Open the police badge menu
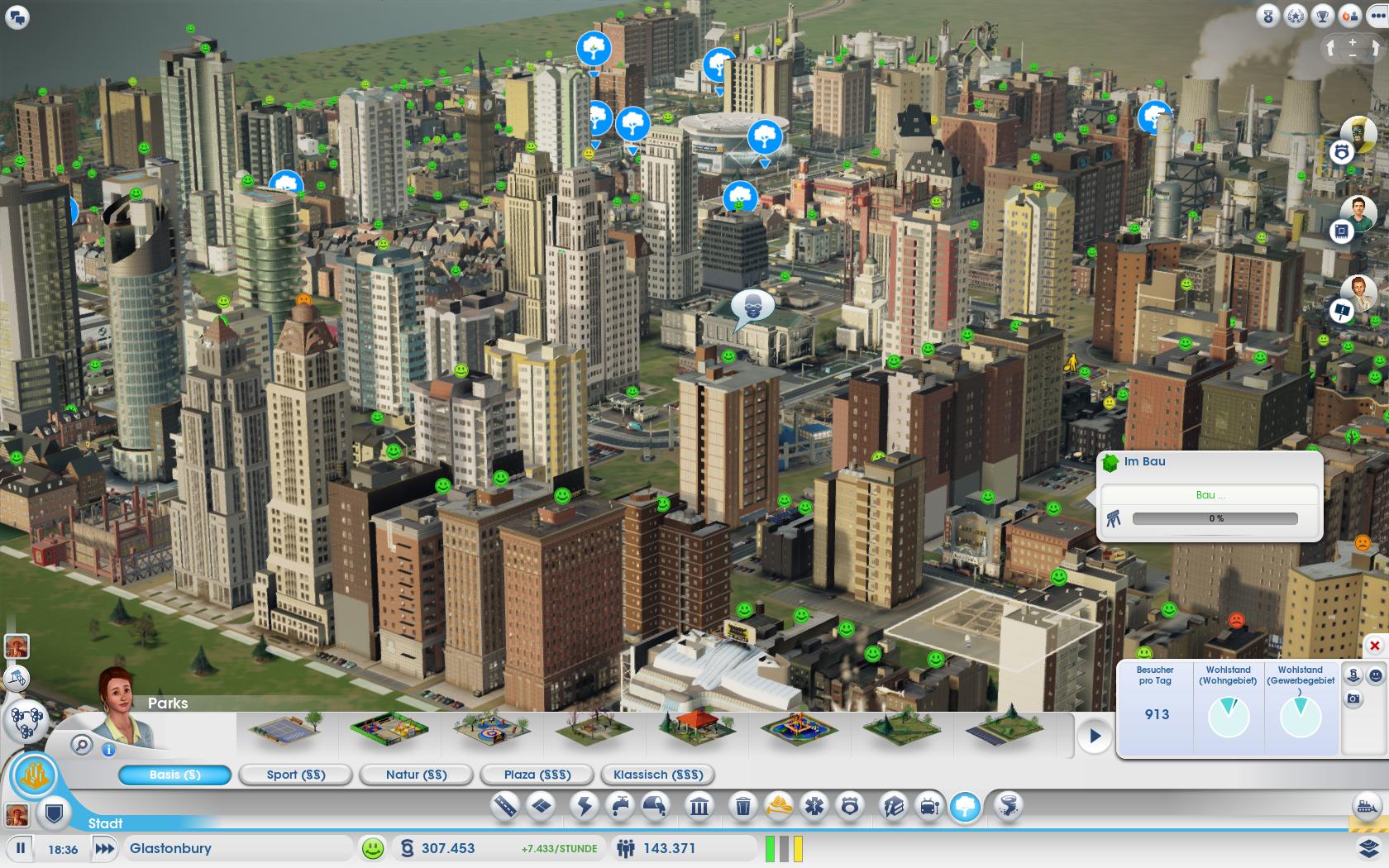This screenshot has width=1389, height=868. pos(850,806)
